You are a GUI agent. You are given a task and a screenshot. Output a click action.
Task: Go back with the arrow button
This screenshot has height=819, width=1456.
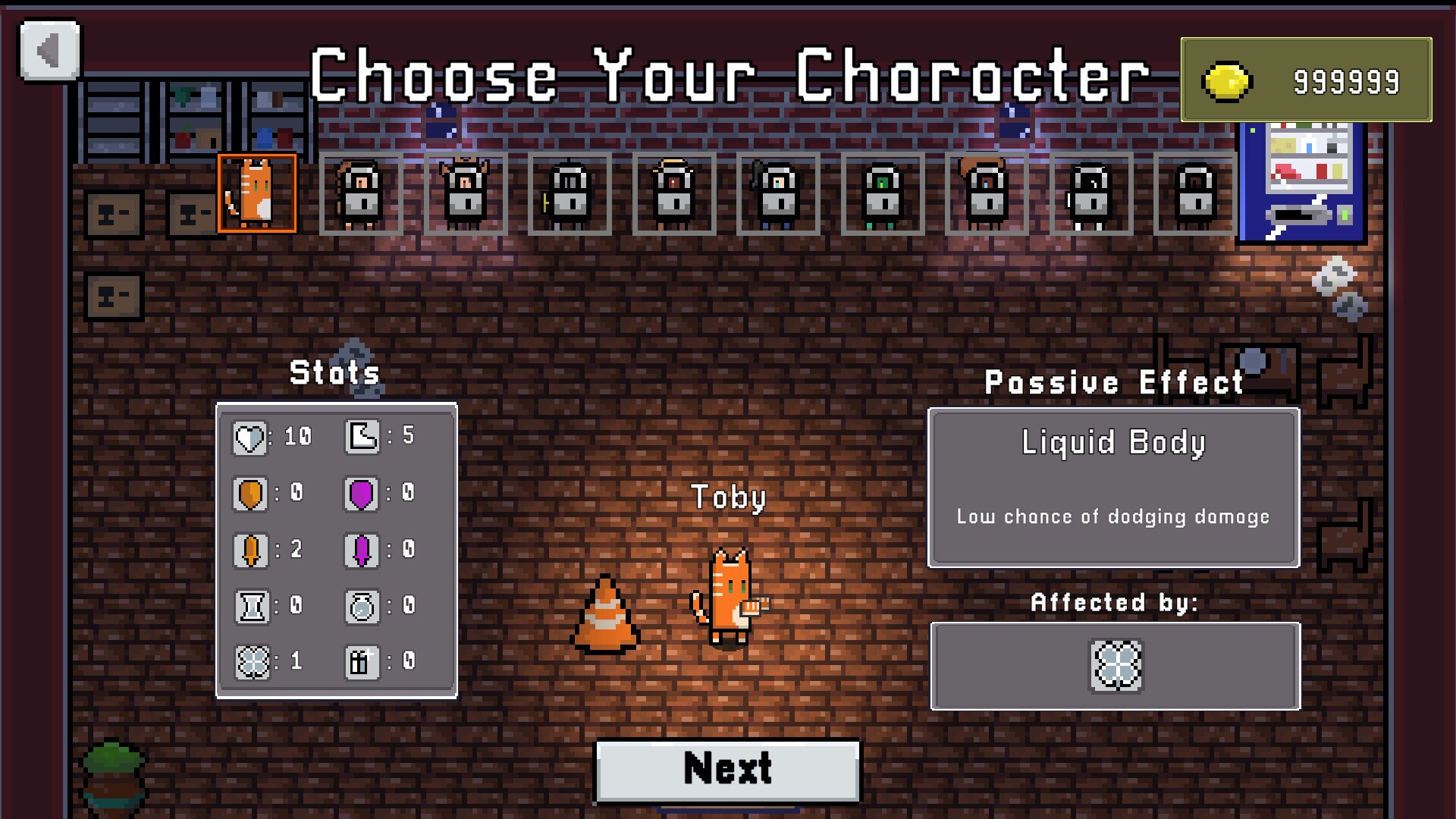pyautogui.click(x=49, y=51)
